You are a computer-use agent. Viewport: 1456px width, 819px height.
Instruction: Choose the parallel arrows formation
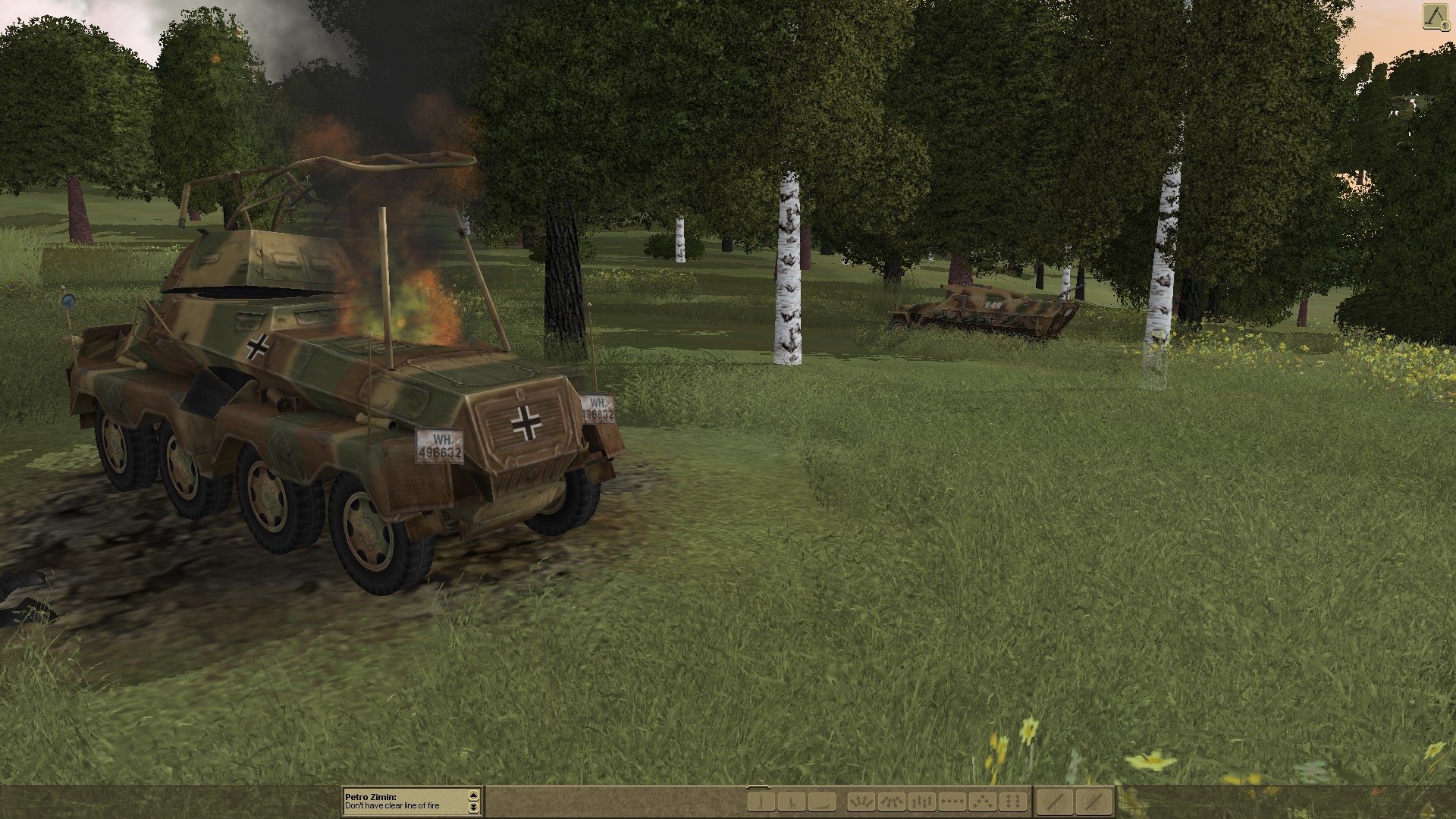click(x=922, y=802)
